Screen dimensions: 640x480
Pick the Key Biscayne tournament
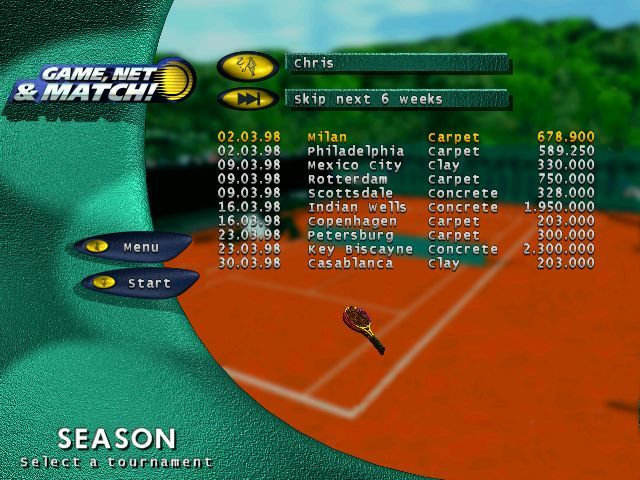pos(405,249)
